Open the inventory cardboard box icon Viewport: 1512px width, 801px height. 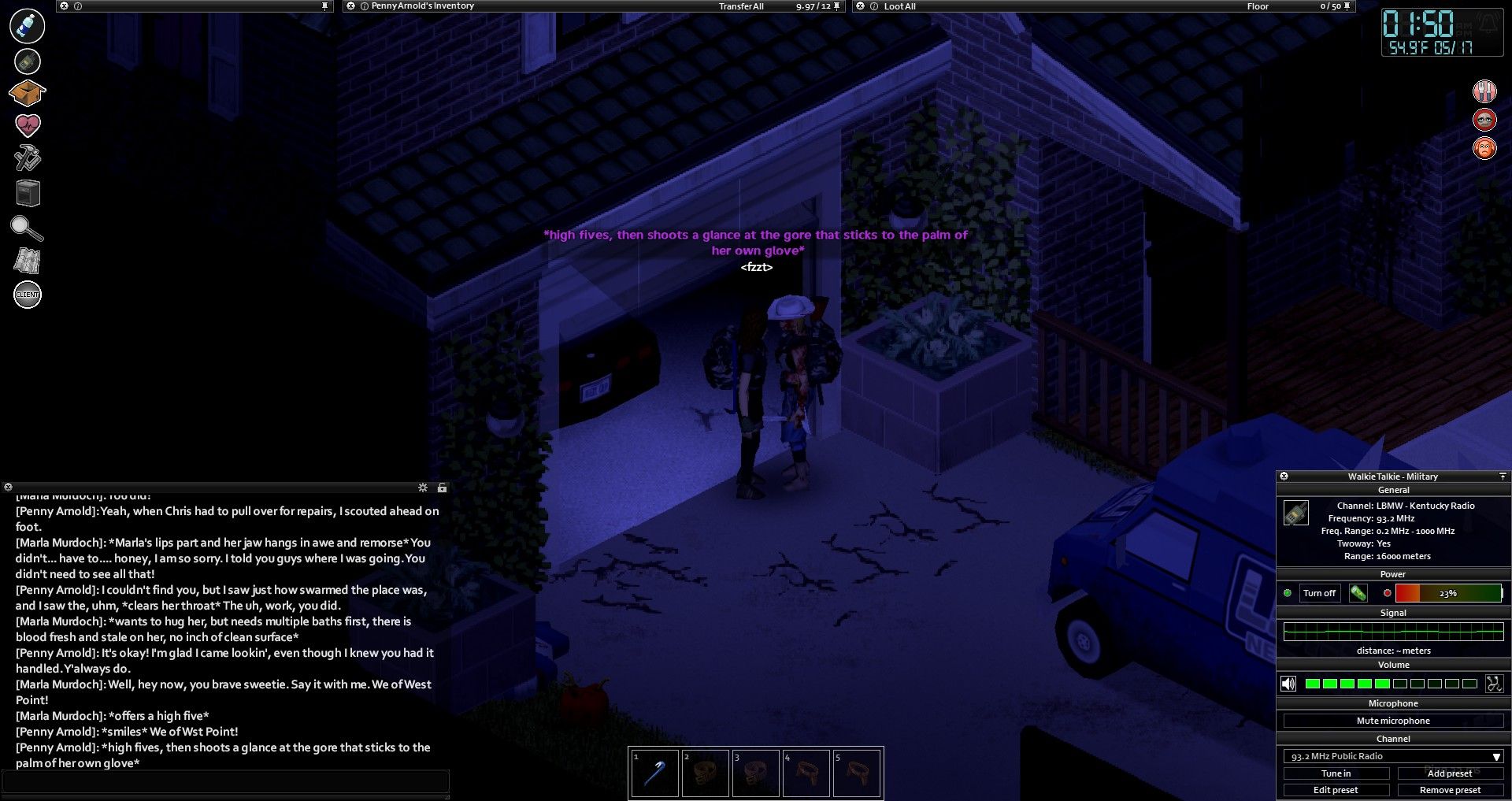(x=27, y=93)
